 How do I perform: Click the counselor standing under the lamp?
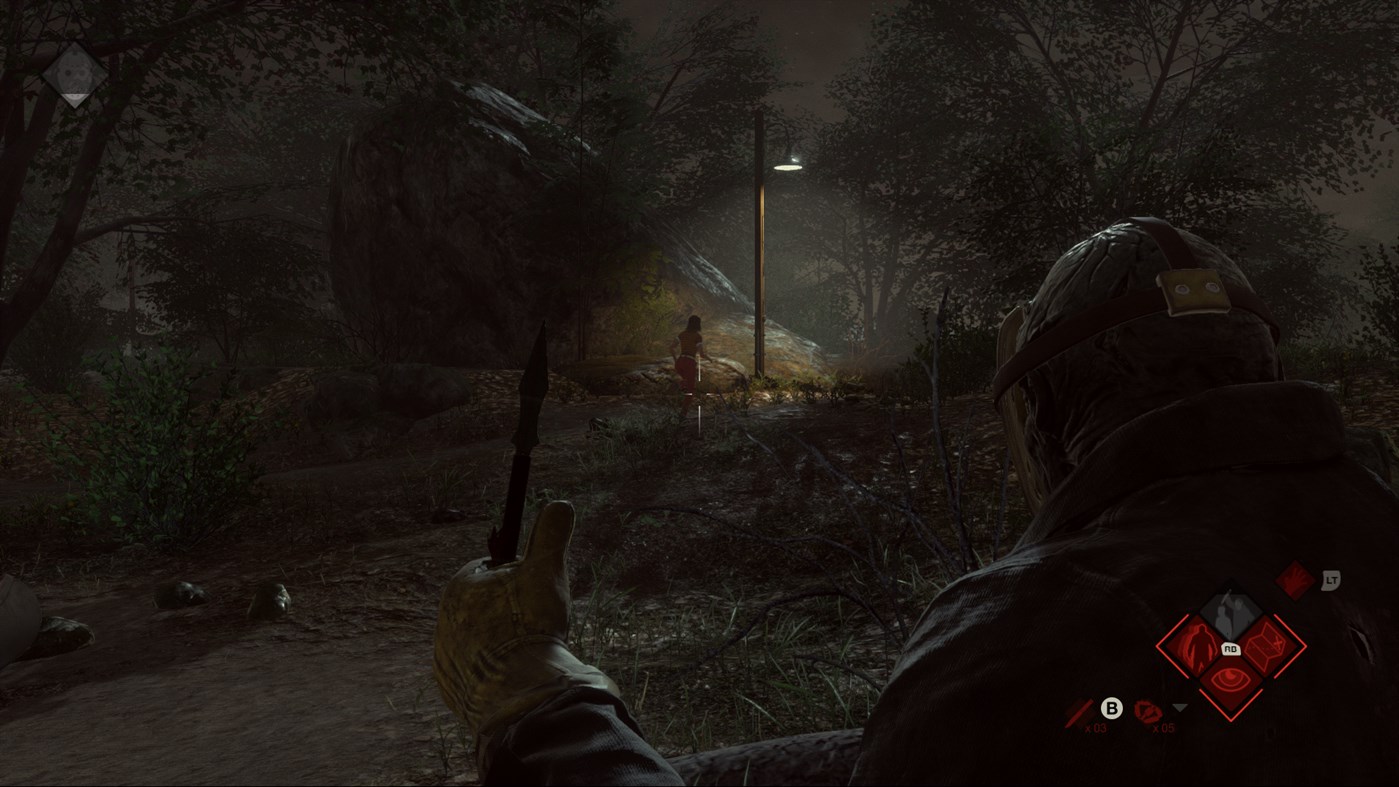point(687,352)
